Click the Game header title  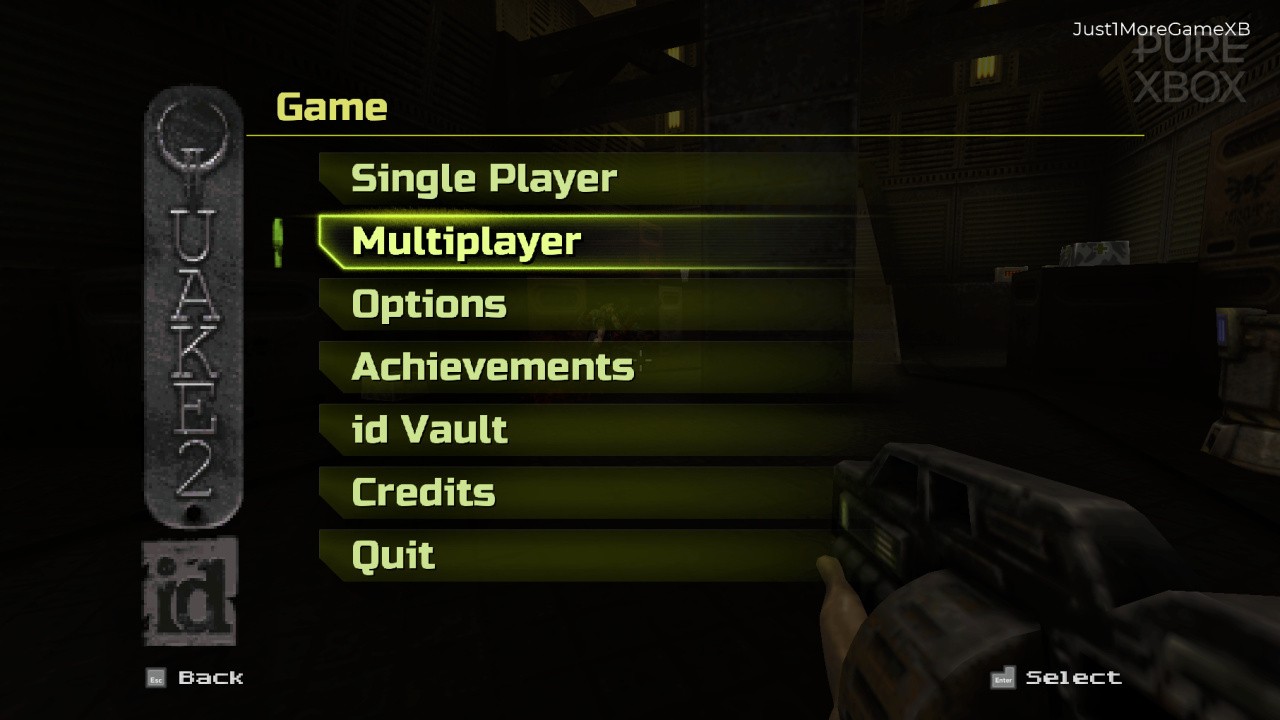(331, 107)
